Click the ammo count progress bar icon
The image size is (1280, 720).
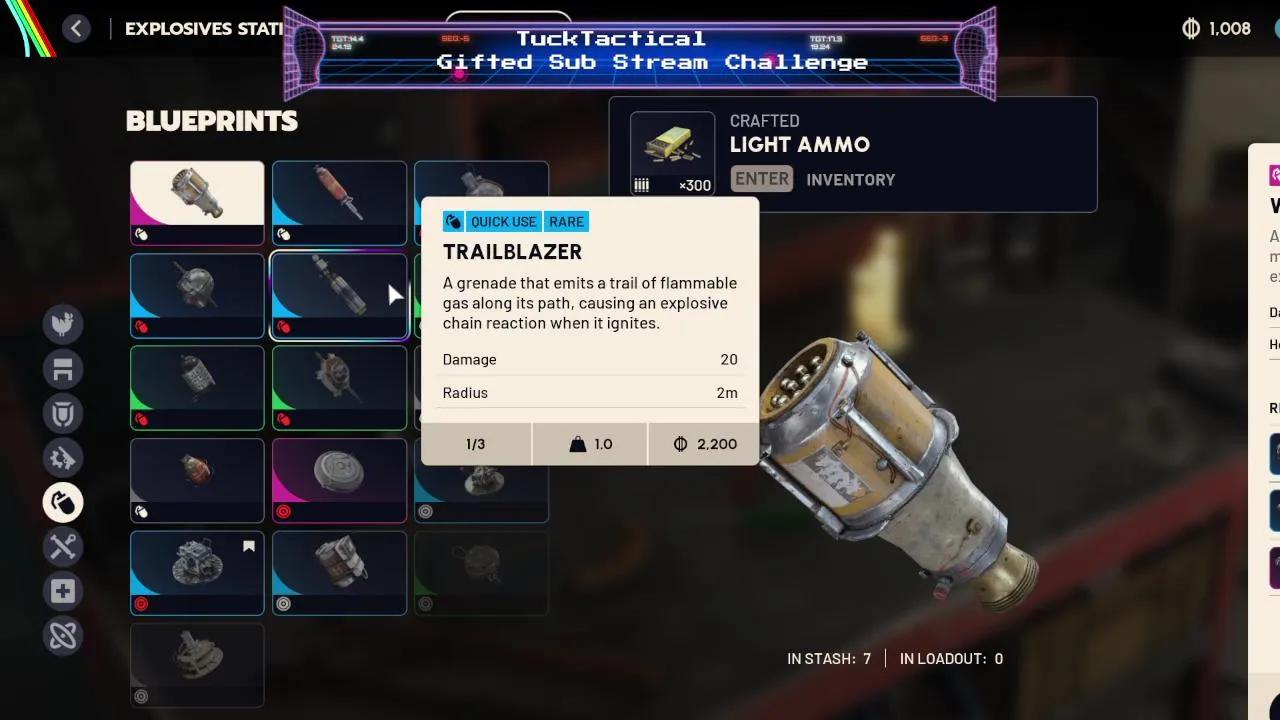pyautogui.click(x=641, y=184)
